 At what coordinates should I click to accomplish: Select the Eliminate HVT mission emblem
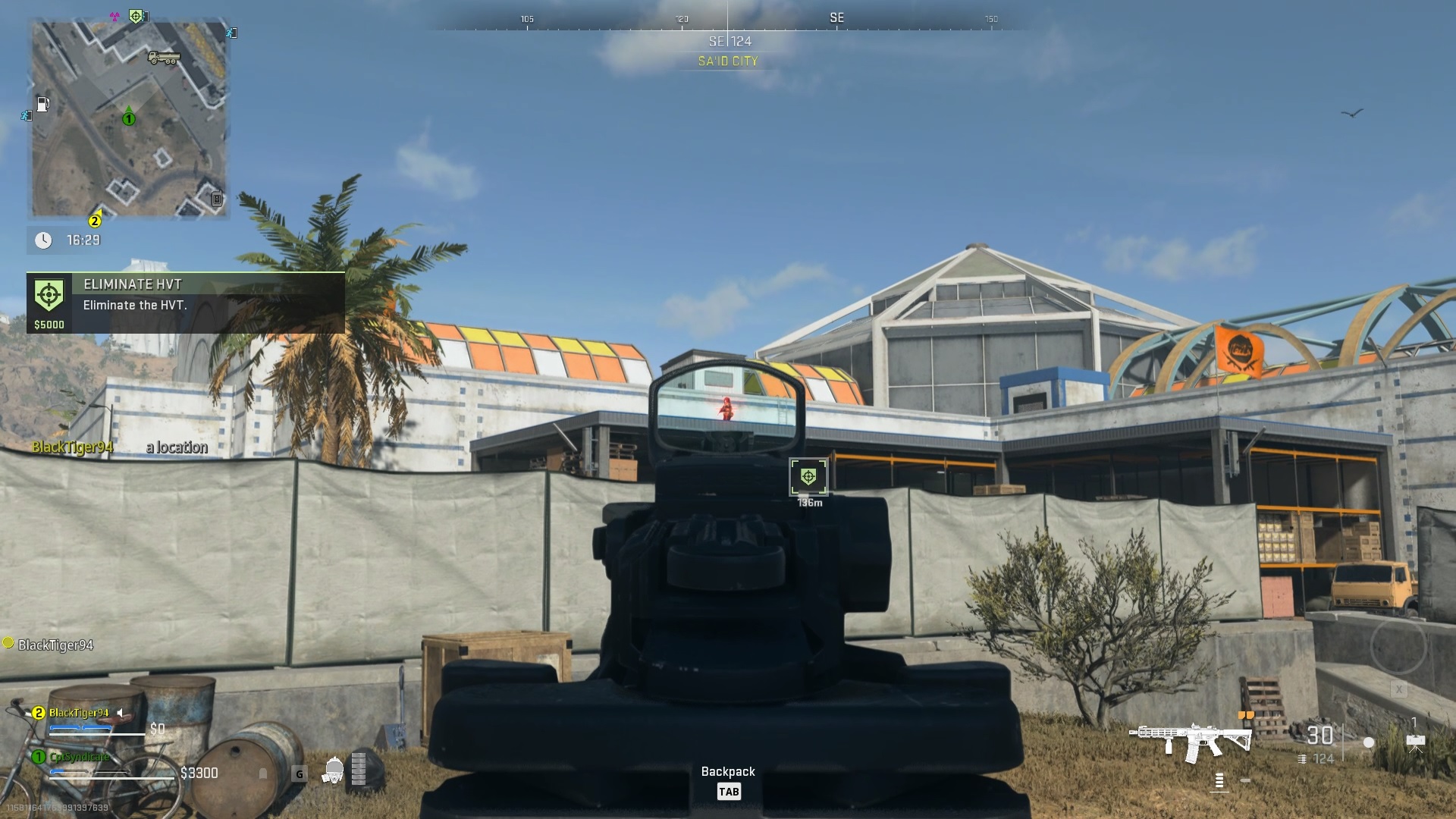pyautogui.click(x=49, y=293)
